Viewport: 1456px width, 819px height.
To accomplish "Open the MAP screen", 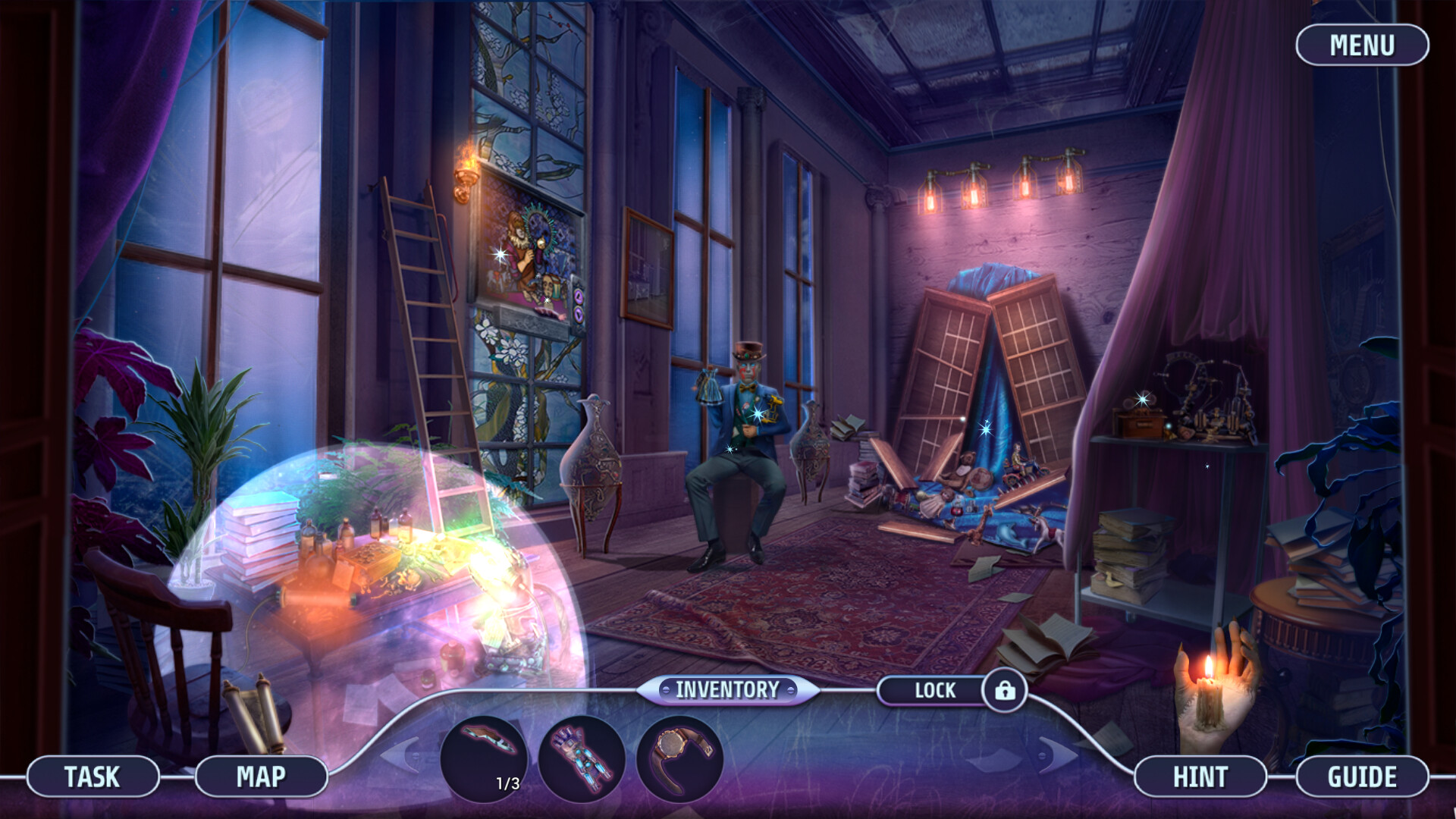I will (262, 777).
